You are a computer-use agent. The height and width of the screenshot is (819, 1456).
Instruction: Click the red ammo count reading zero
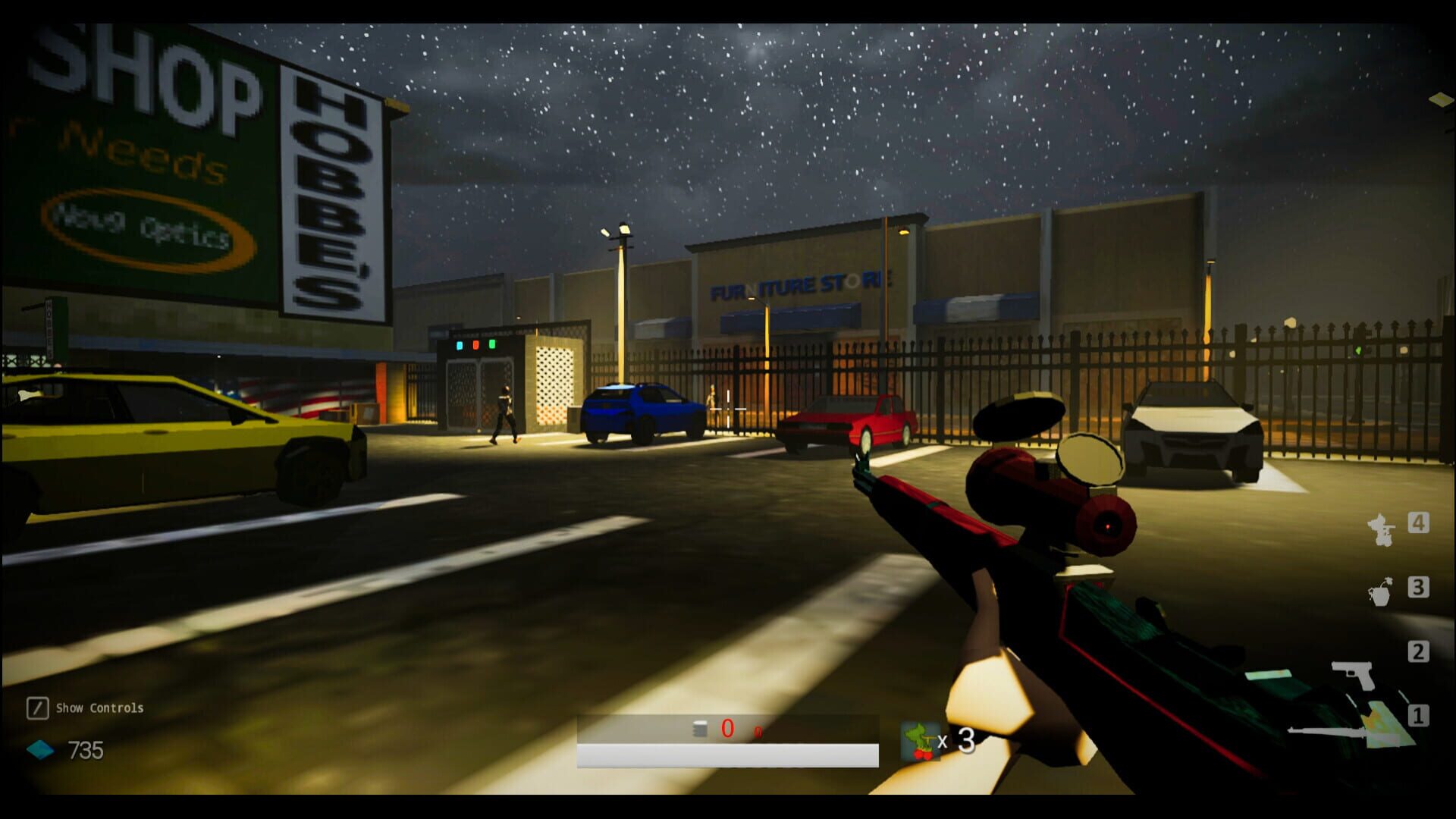click(x=729, y=730)
